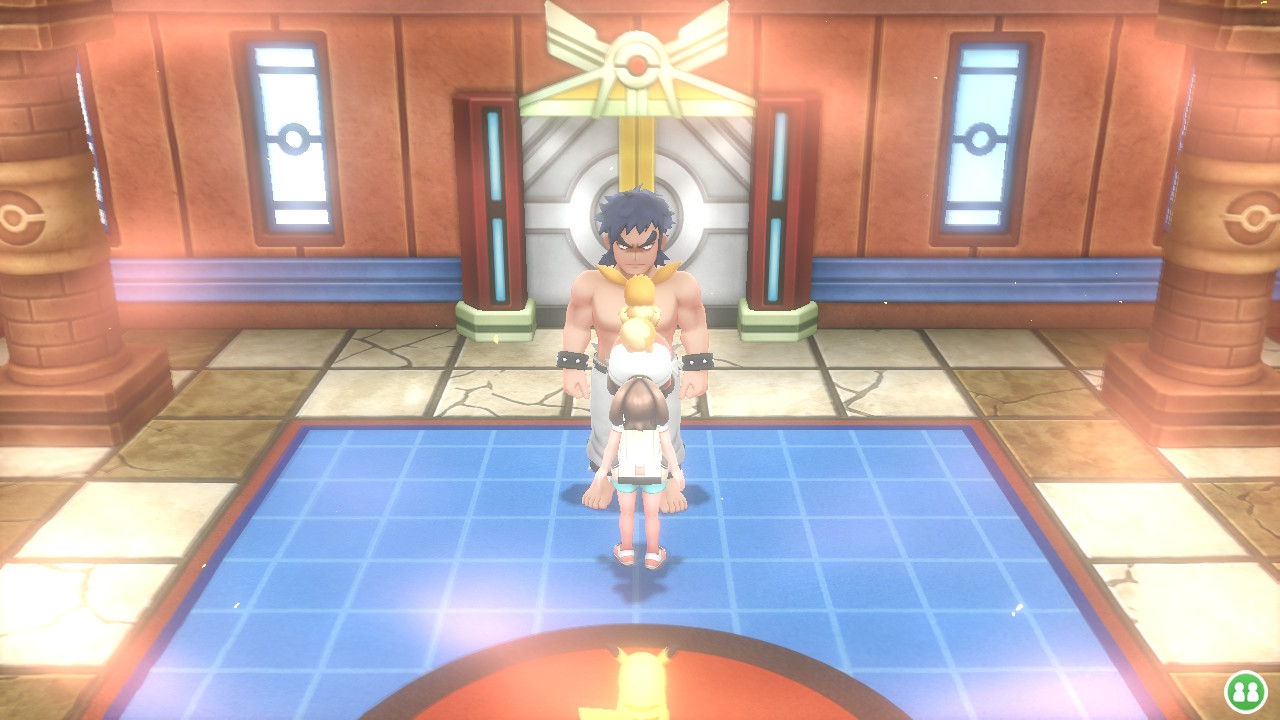Click the green two-player co-op icon
1280x720 pixels.
(1245, 691)
